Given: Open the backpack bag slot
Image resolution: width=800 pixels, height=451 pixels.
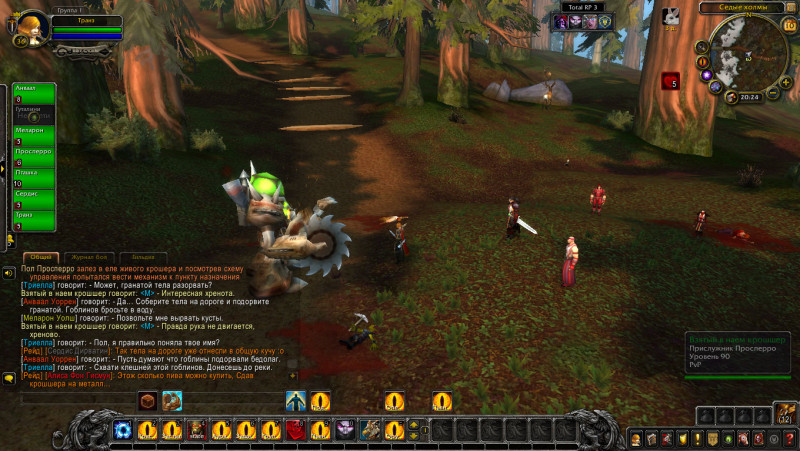Looking at the screenshot, I should click(787, 413).
